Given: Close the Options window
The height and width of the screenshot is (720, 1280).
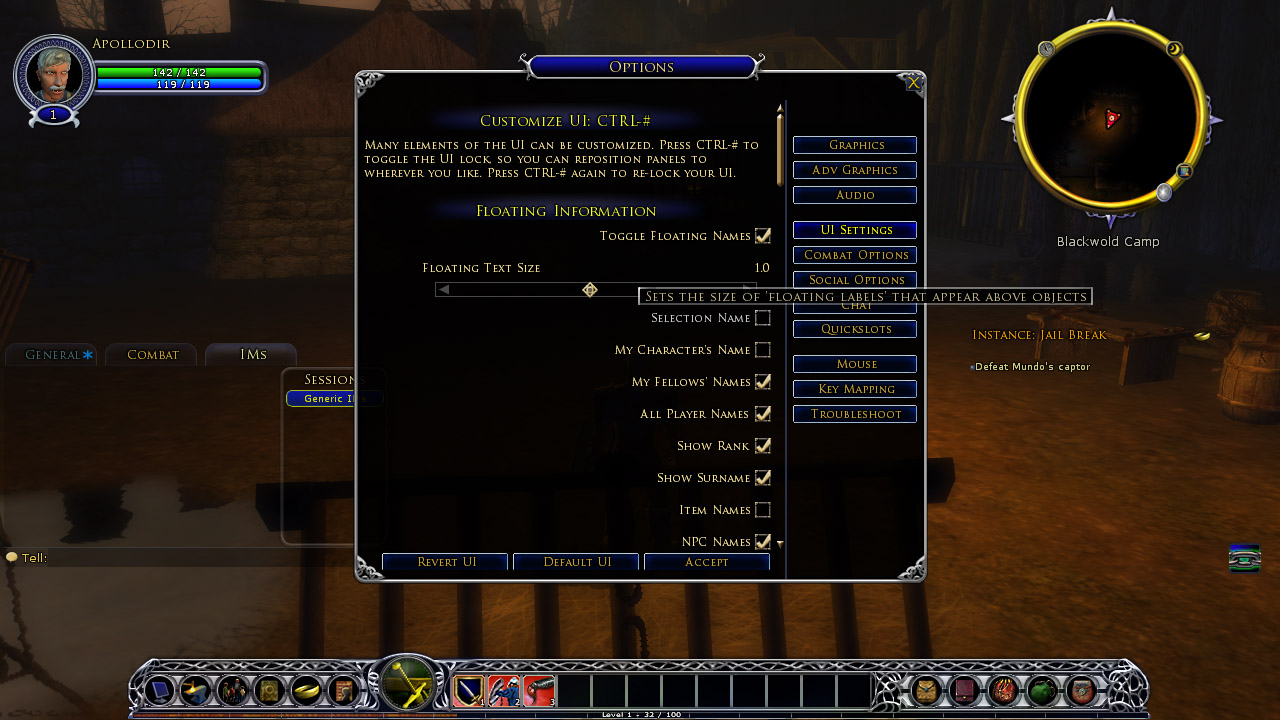Looking at the screenshot, I should coord(913,83).
